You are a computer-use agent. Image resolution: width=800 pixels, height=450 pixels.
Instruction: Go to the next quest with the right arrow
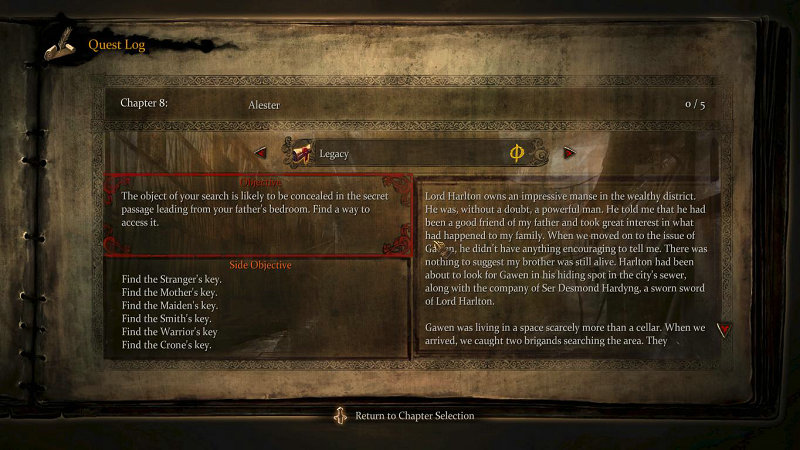[570, 153]
